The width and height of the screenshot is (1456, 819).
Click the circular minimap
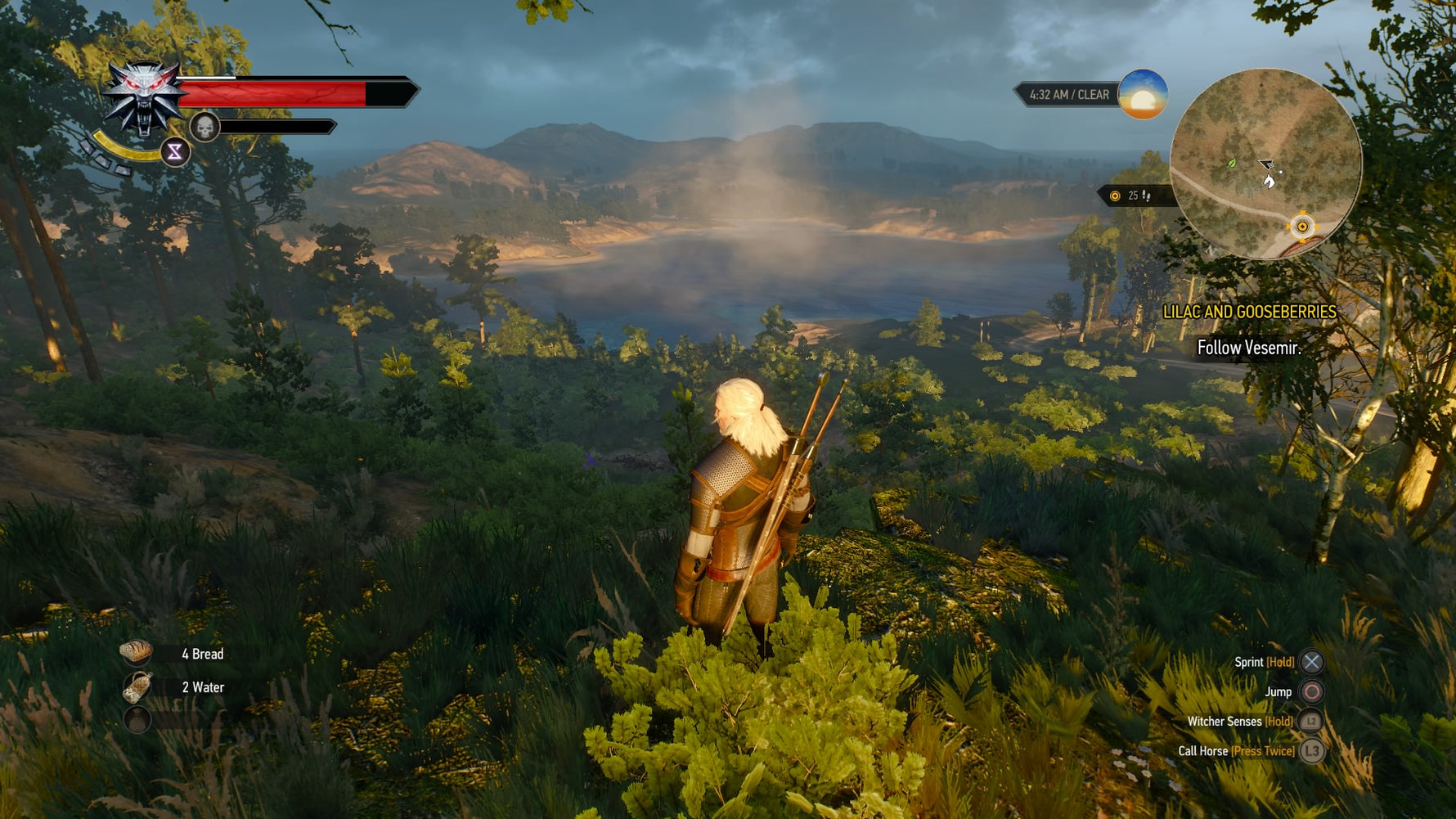pyautogui.click(x=1265, y=164)
